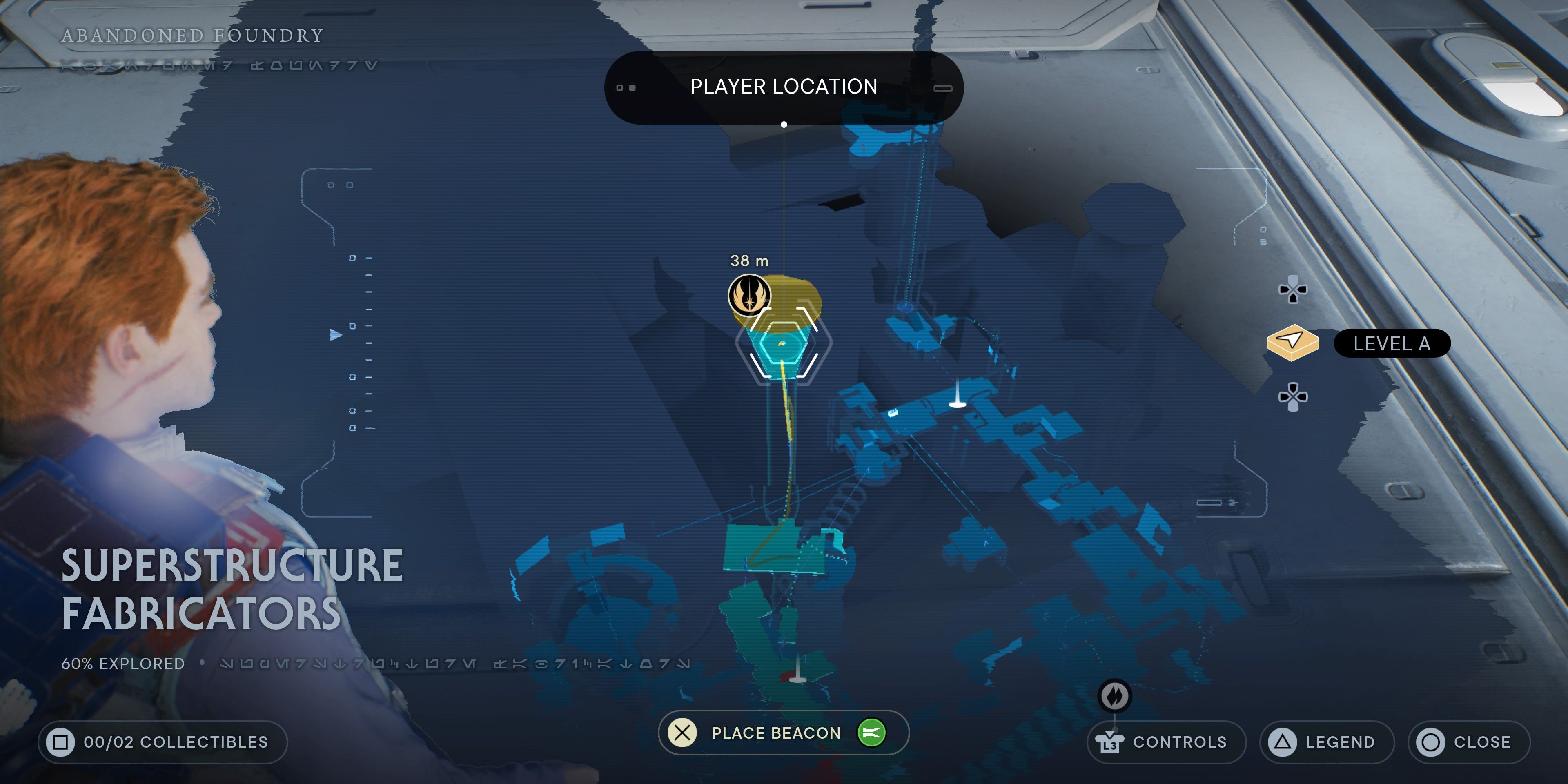Show the map Controls

coord(1166,742)
